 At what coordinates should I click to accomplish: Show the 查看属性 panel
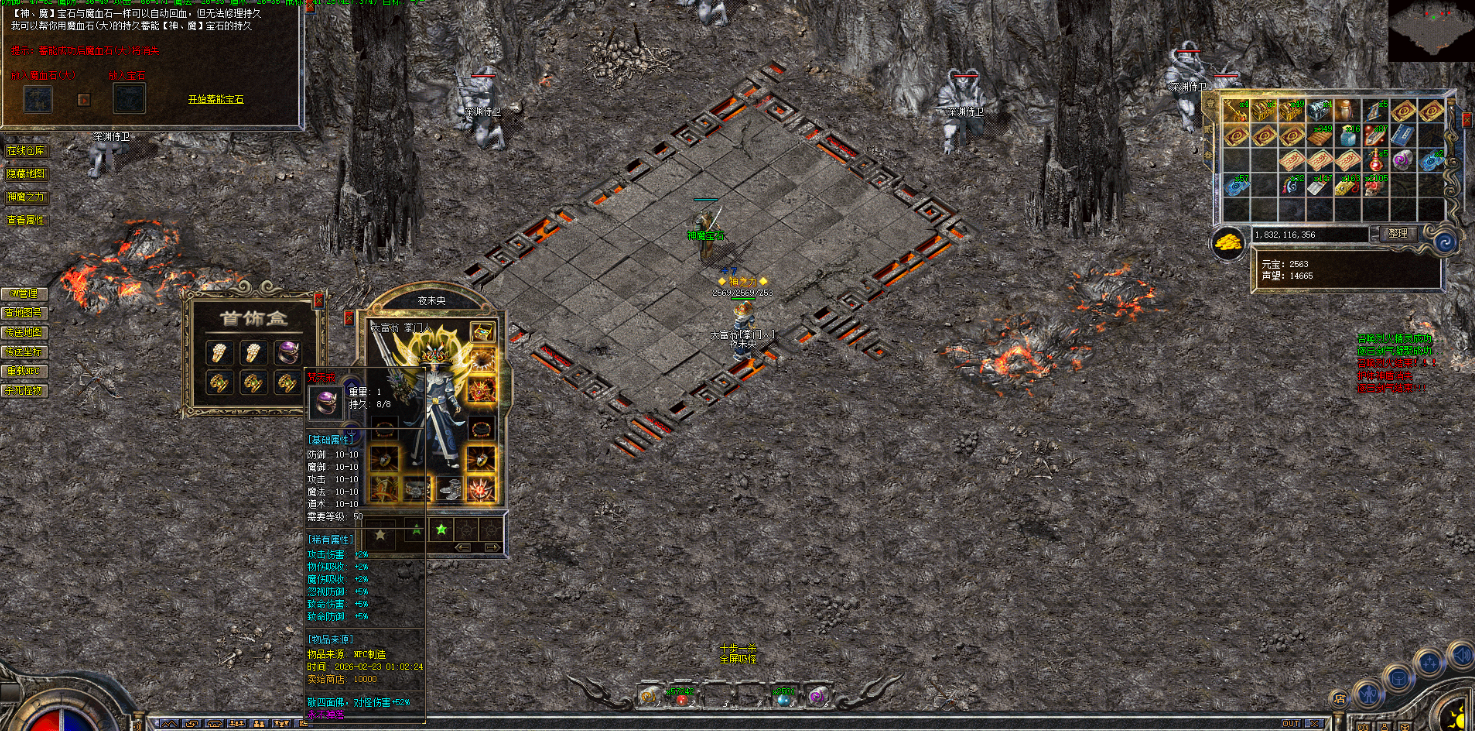pos(26,220)
